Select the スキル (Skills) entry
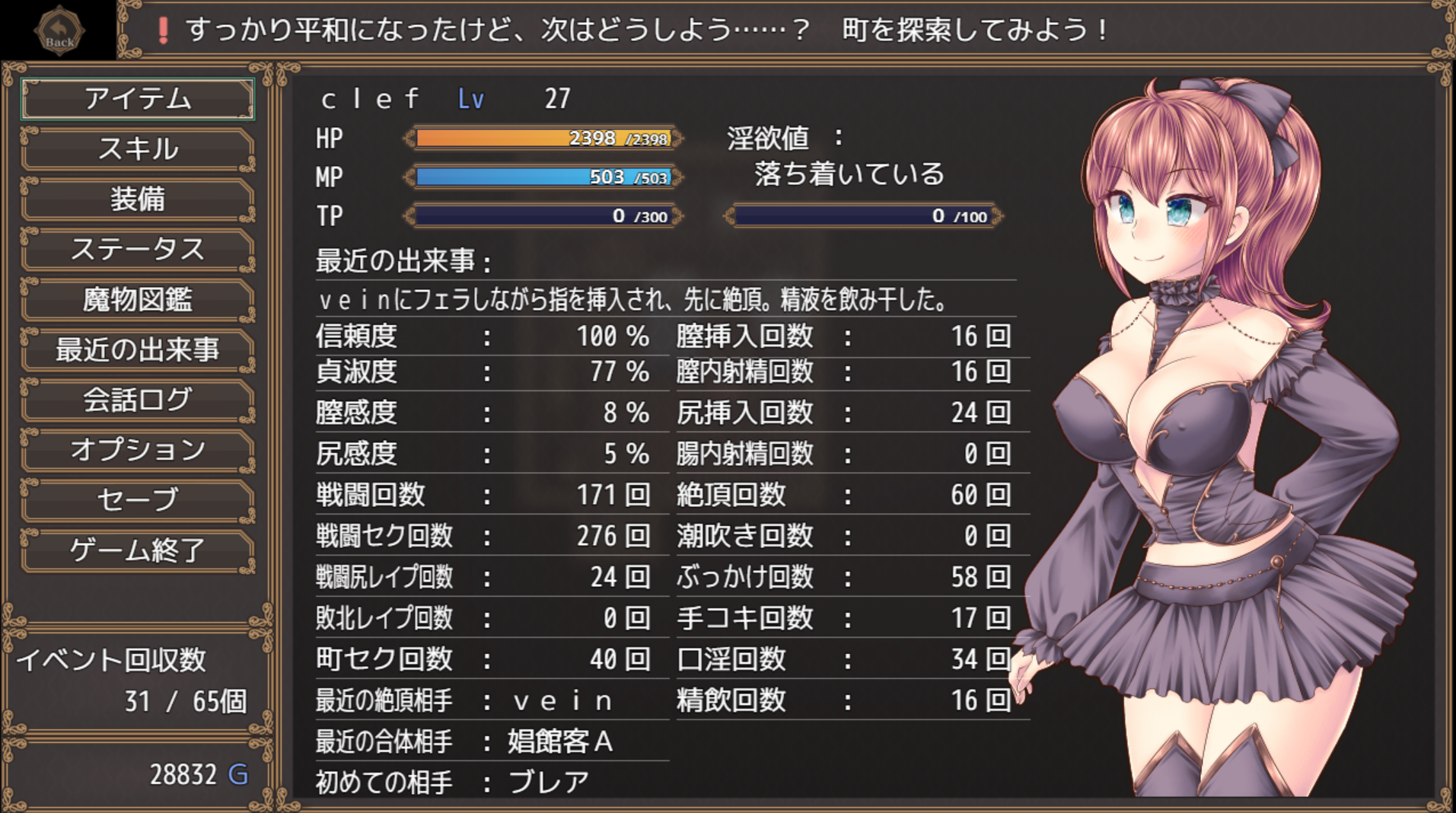1456x813 pixels. tap(138, 149)
